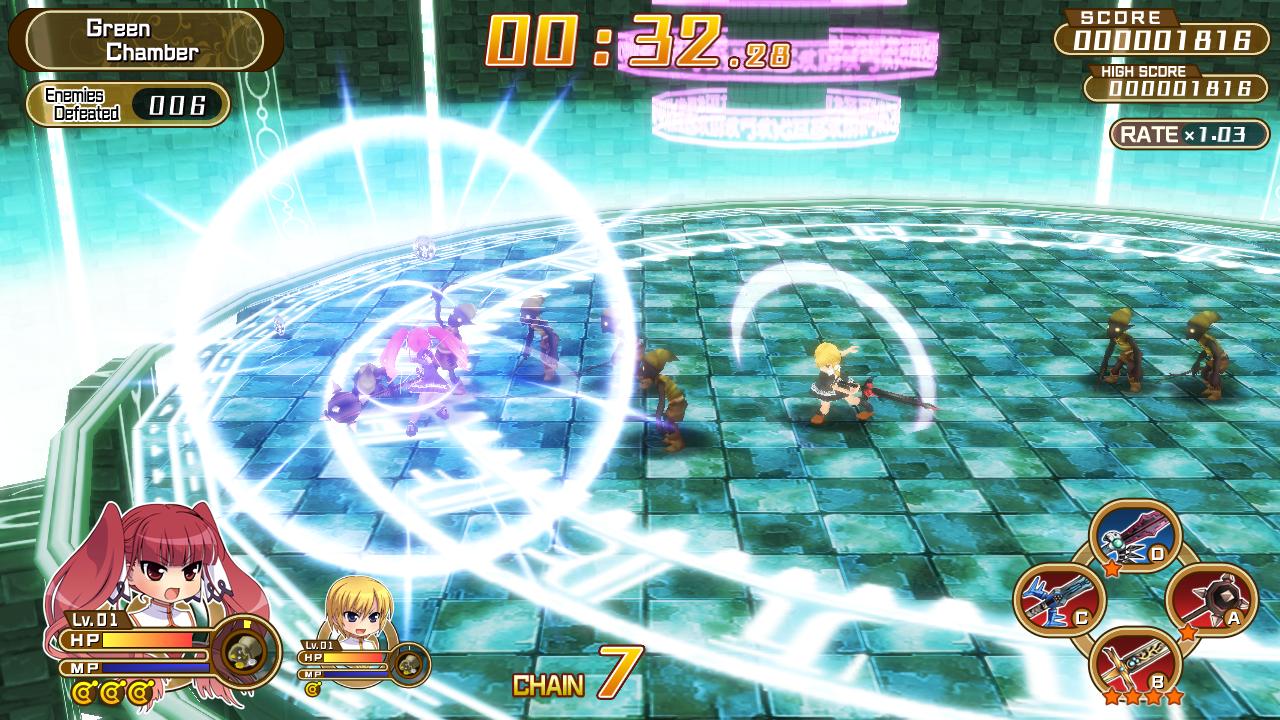
Task: Click the RATE x1.03 badge
Action: click(x=1183, y=132)
